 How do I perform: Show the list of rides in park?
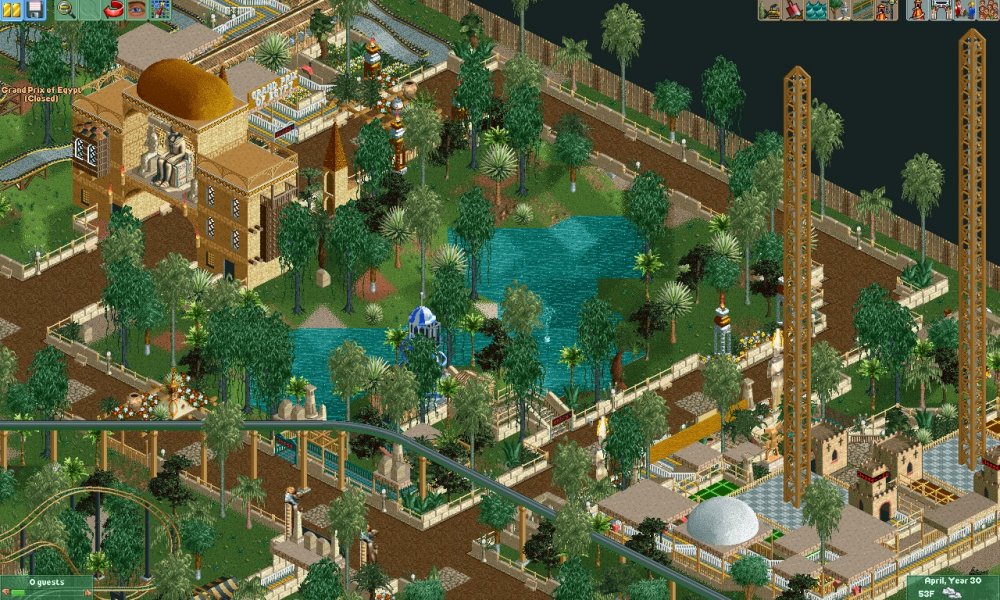coord(918,10)
